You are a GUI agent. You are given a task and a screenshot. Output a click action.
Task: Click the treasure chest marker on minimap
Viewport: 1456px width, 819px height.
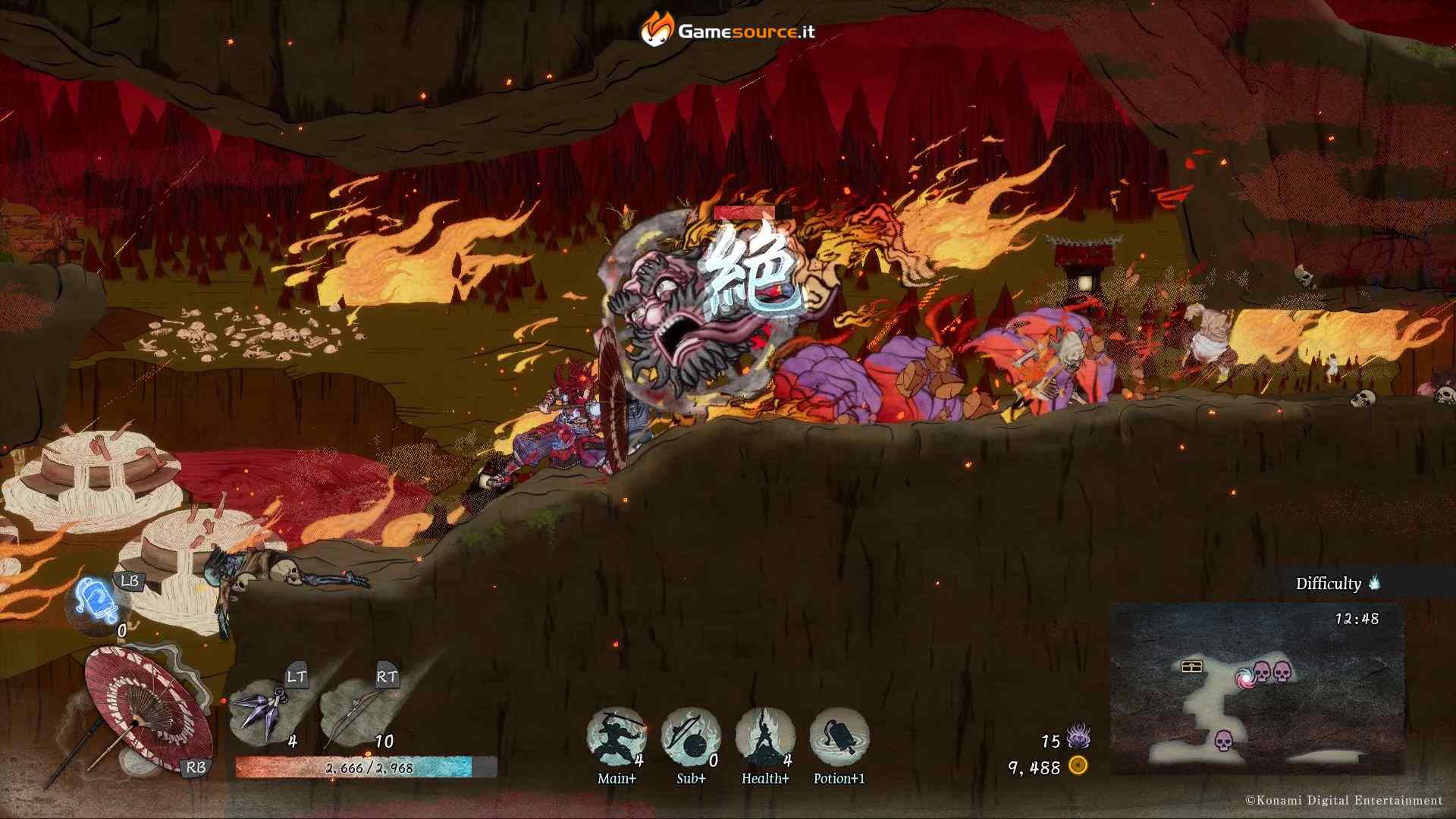pos(1192,667)
